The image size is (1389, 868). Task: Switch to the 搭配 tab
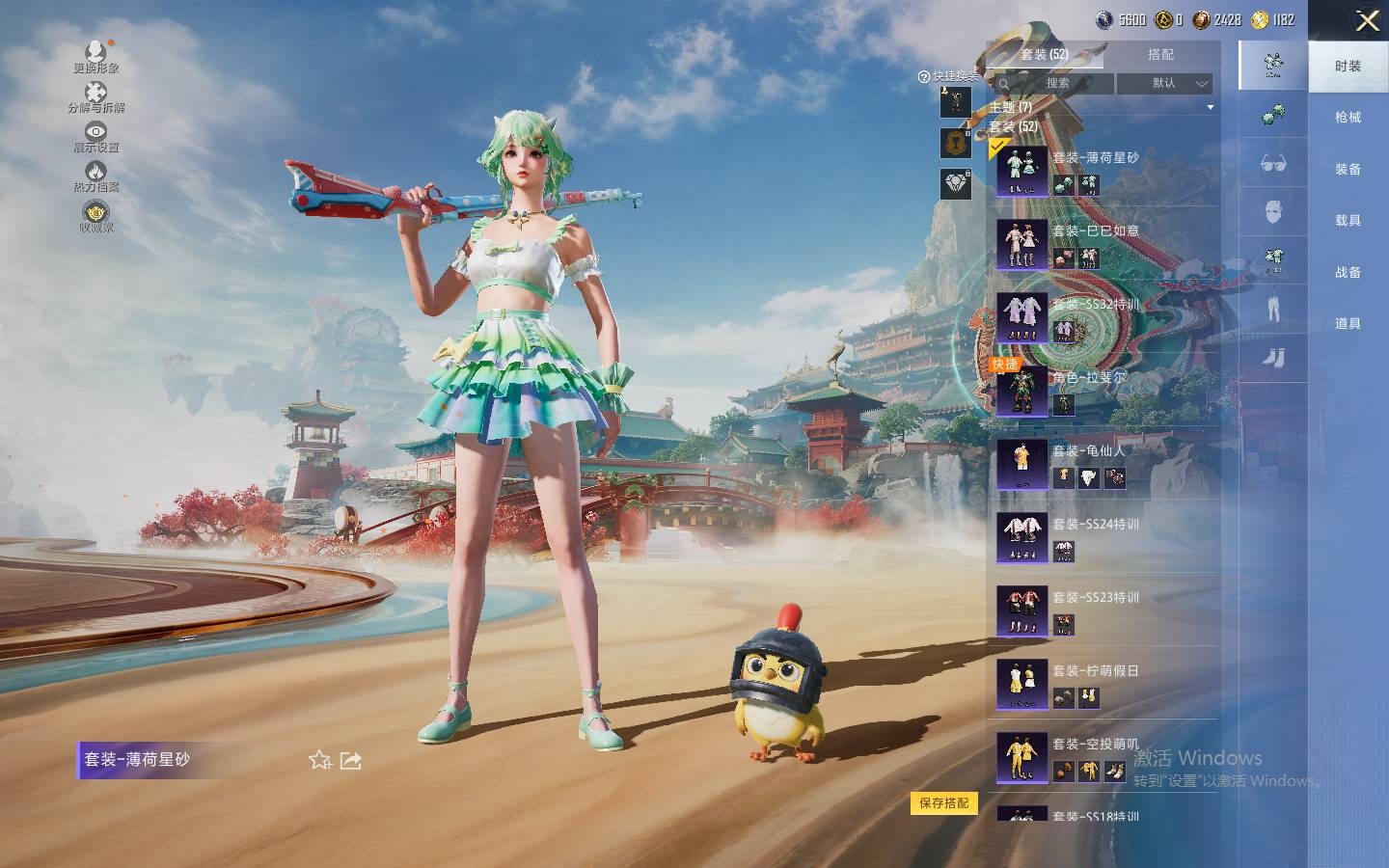[1160, 55]
